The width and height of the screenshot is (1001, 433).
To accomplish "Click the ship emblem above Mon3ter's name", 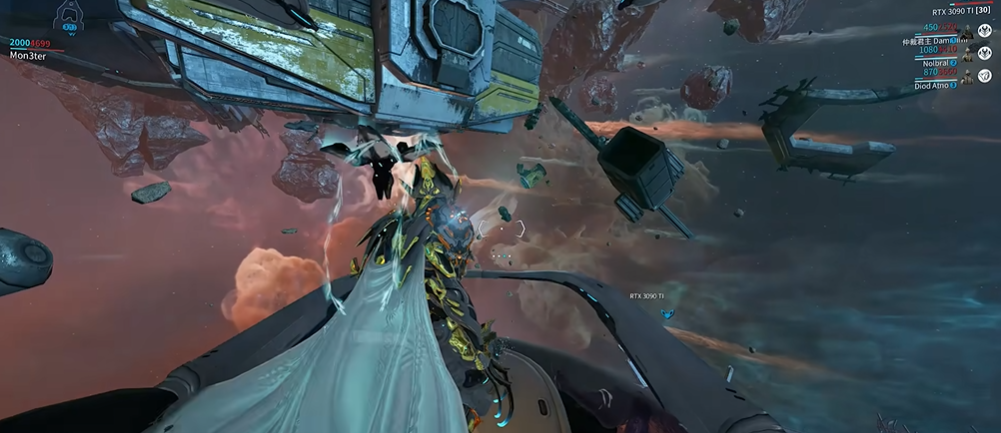I will tap(70, 17).
